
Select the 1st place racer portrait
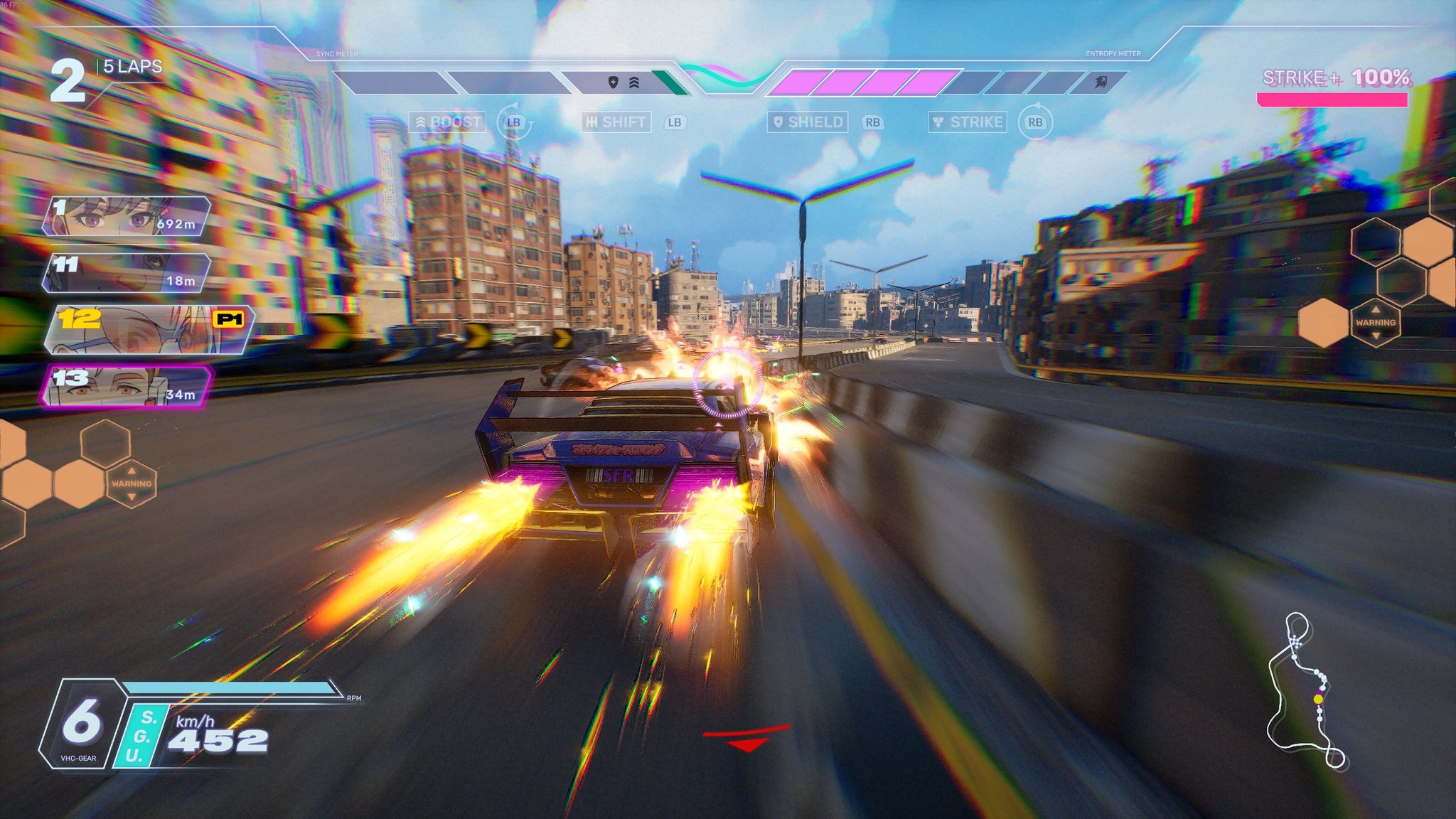(127, 216)
